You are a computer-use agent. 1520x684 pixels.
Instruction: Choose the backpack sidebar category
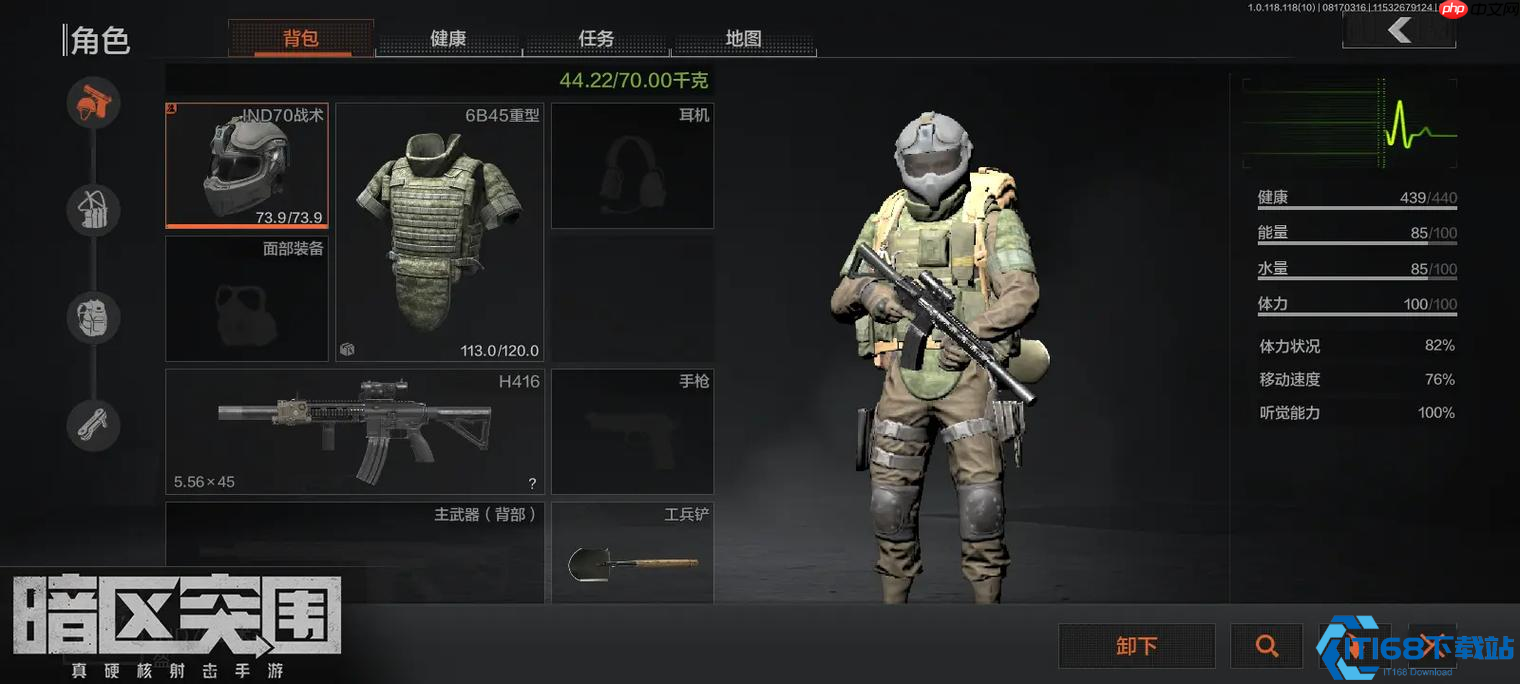(x=94, y=318)
